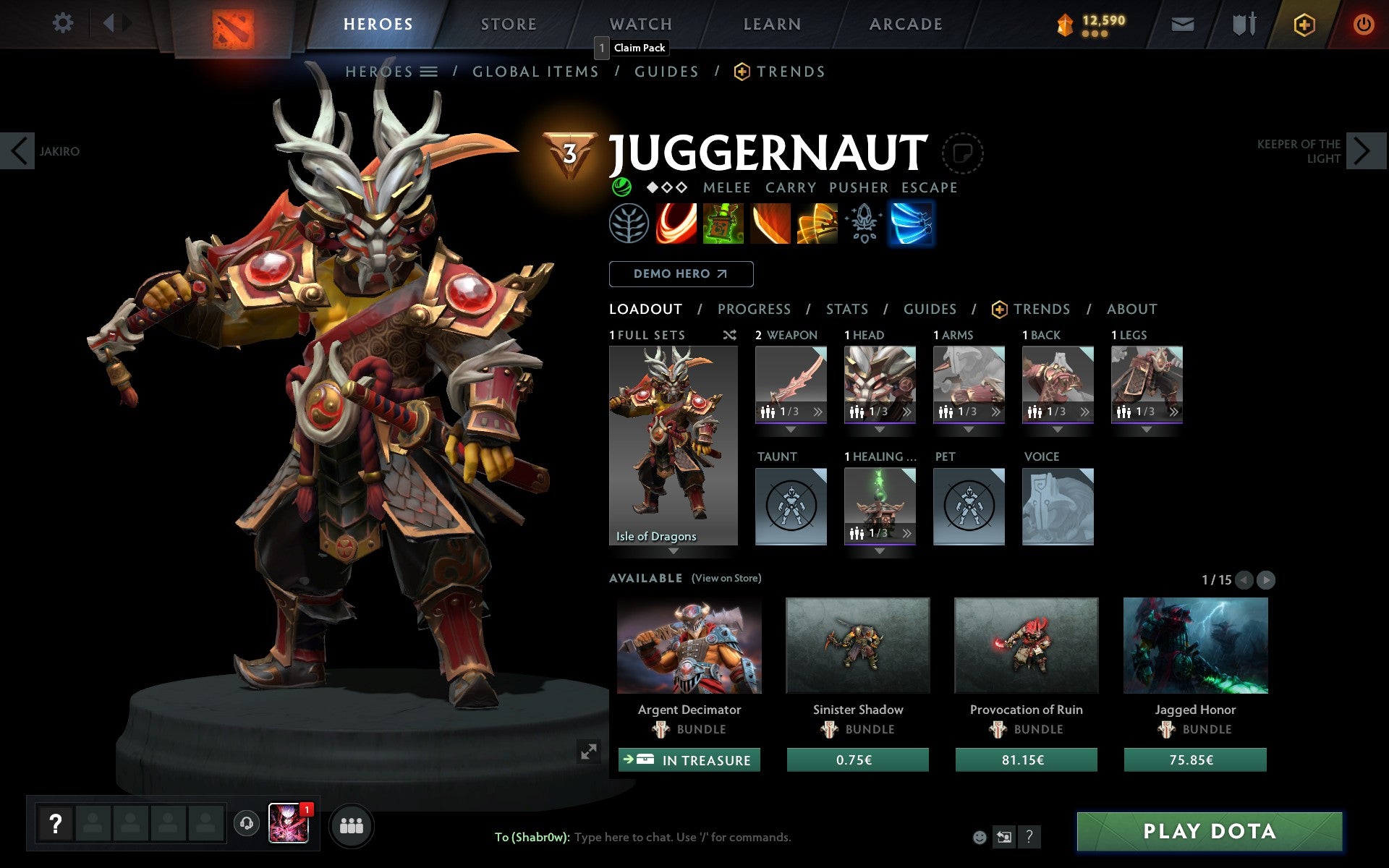Select the Healing Ward ability icon
This screenshot has height=868, width=1389.
[723, 224]
